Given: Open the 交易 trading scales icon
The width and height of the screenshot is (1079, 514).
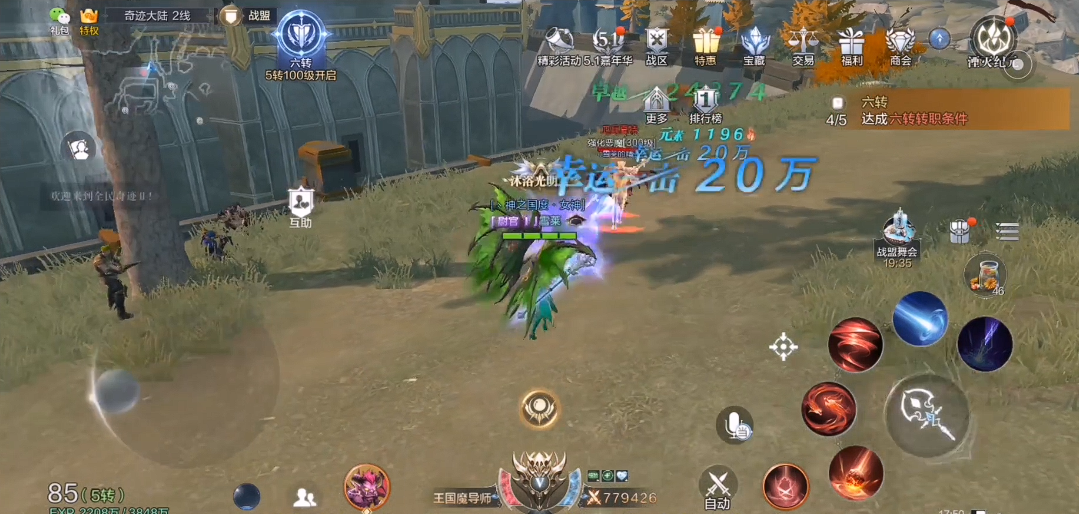Looking at the screenshot, I should coord(803,42).
